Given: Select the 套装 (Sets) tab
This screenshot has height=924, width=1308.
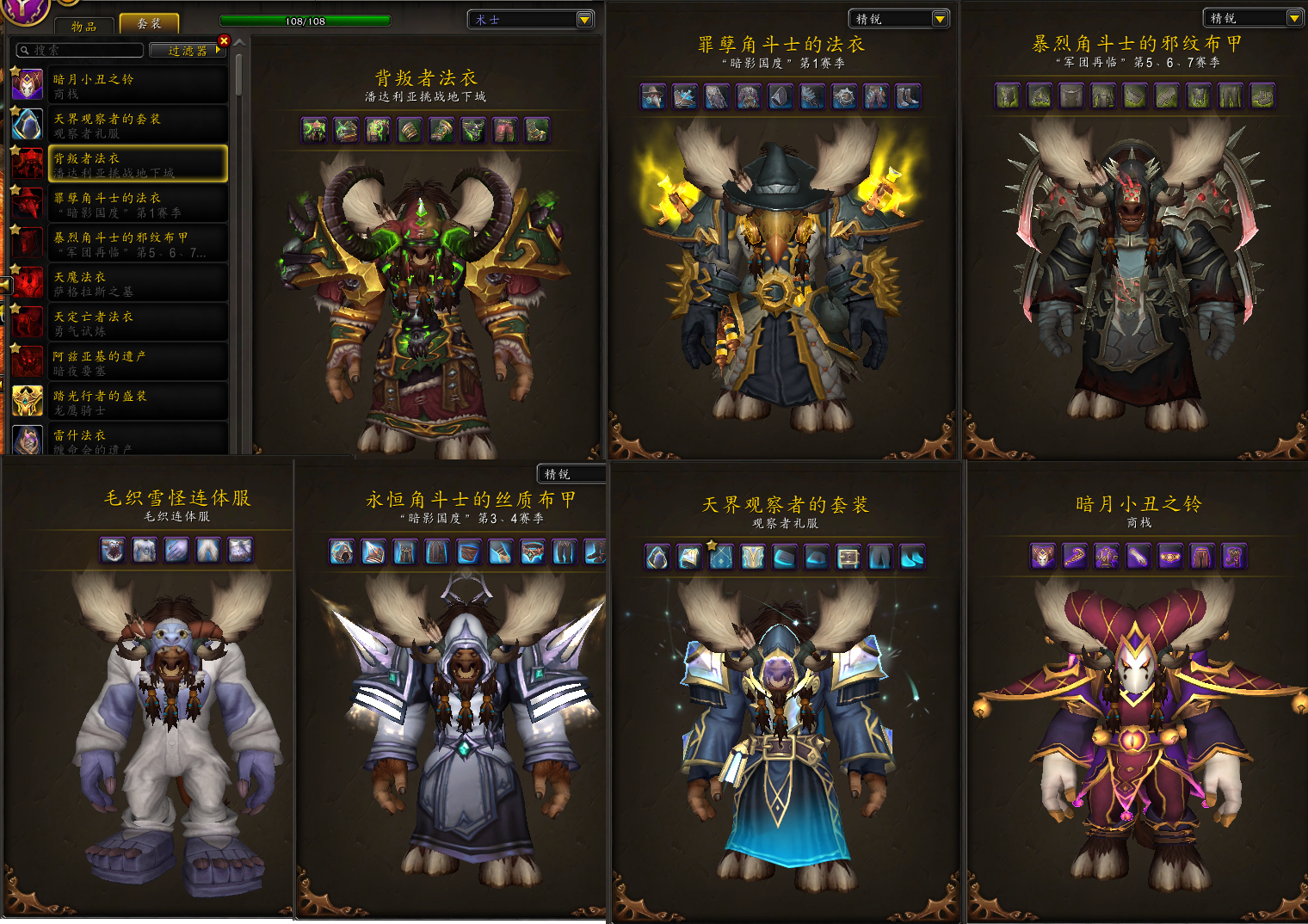Looking at the screenshot, I should coord(149,23).
